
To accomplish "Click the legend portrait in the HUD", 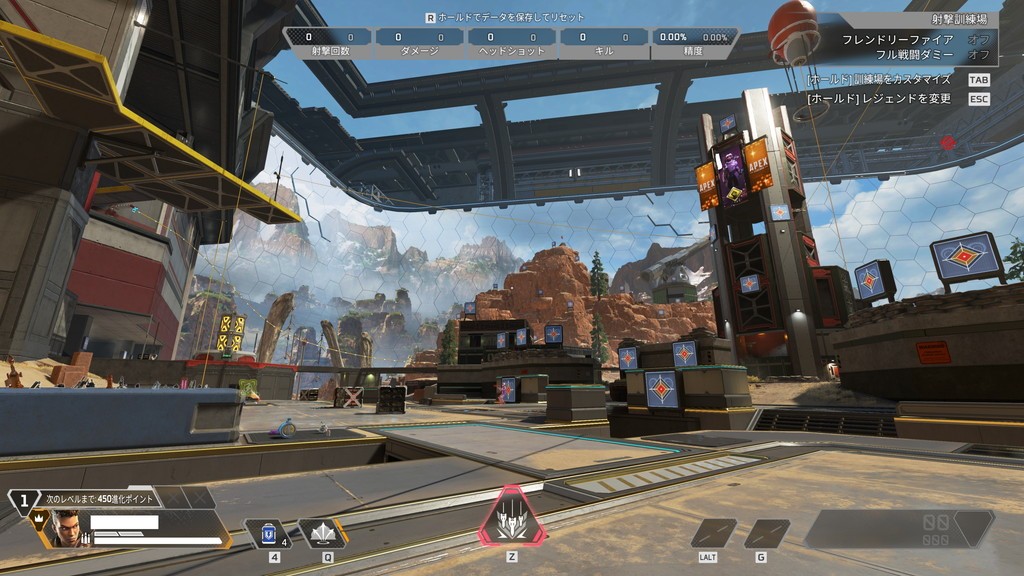I will (65, 528).
